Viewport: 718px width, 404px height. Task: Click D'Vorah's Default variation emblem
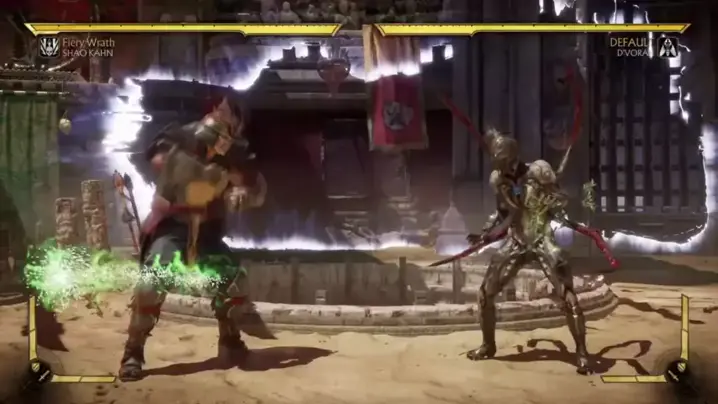668,46
